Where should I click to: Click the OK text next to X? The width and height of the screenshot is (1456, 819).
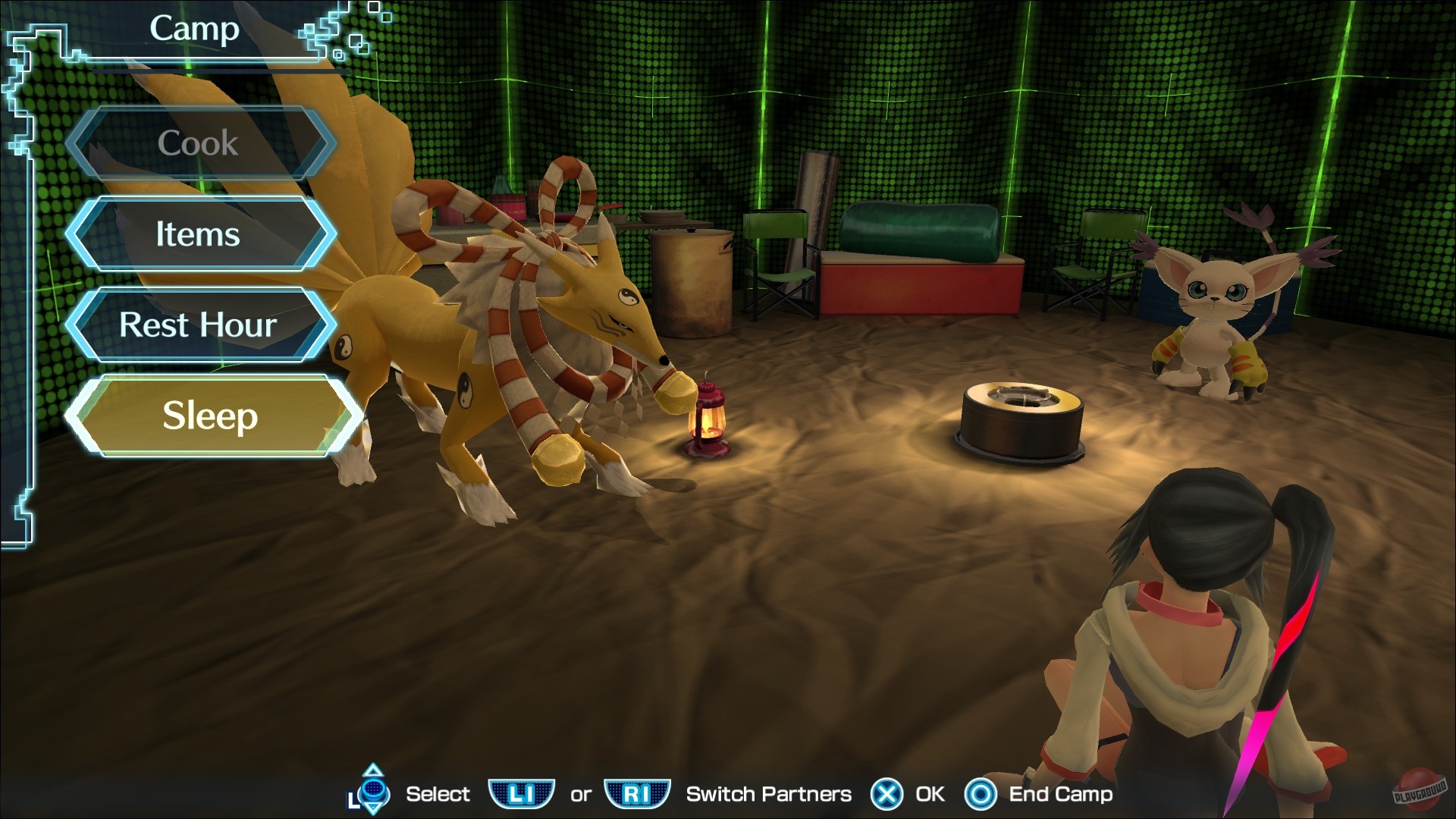click(x=927, y=794)
